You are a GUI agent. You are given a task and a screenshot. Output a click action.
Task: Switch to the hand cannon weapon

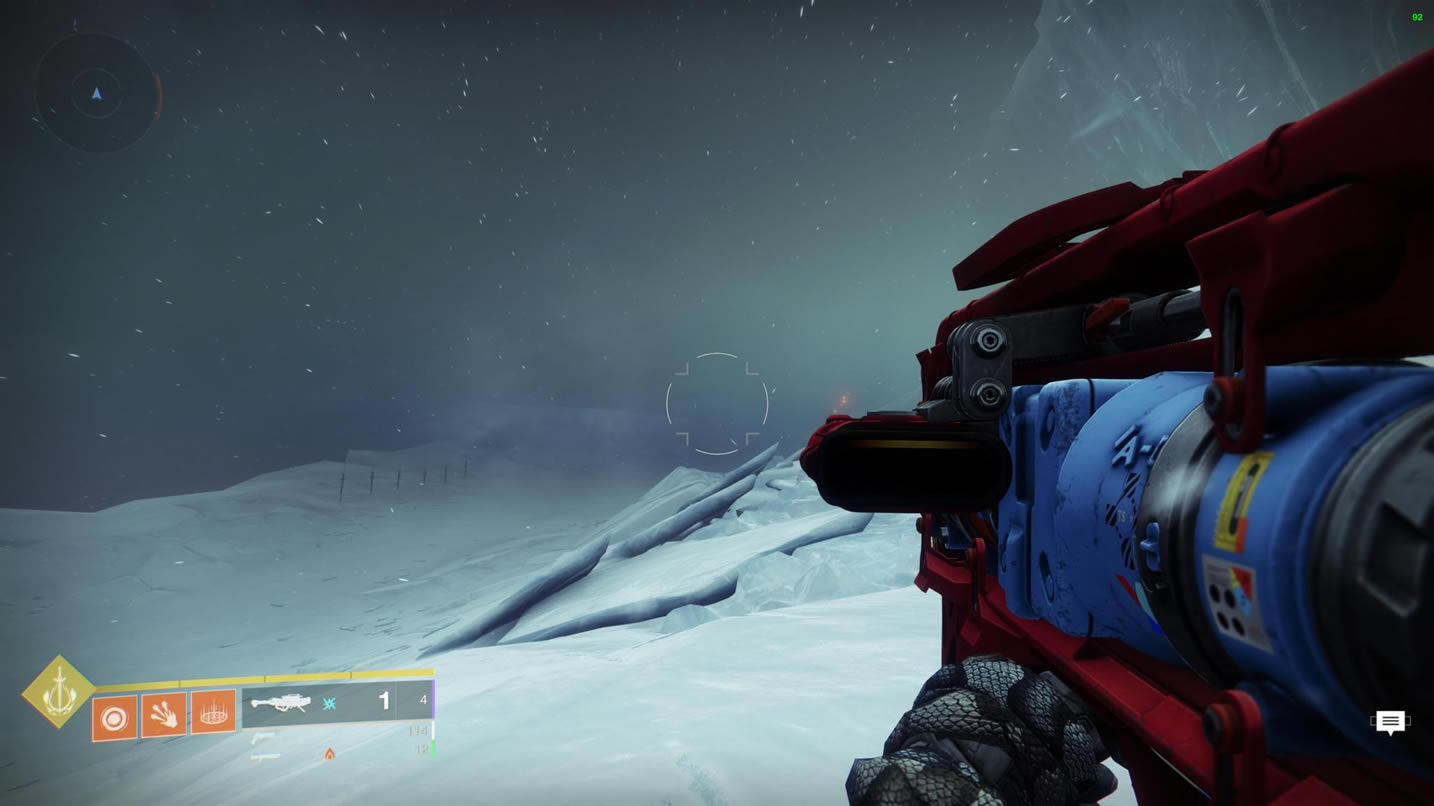(x=263, y=737)
